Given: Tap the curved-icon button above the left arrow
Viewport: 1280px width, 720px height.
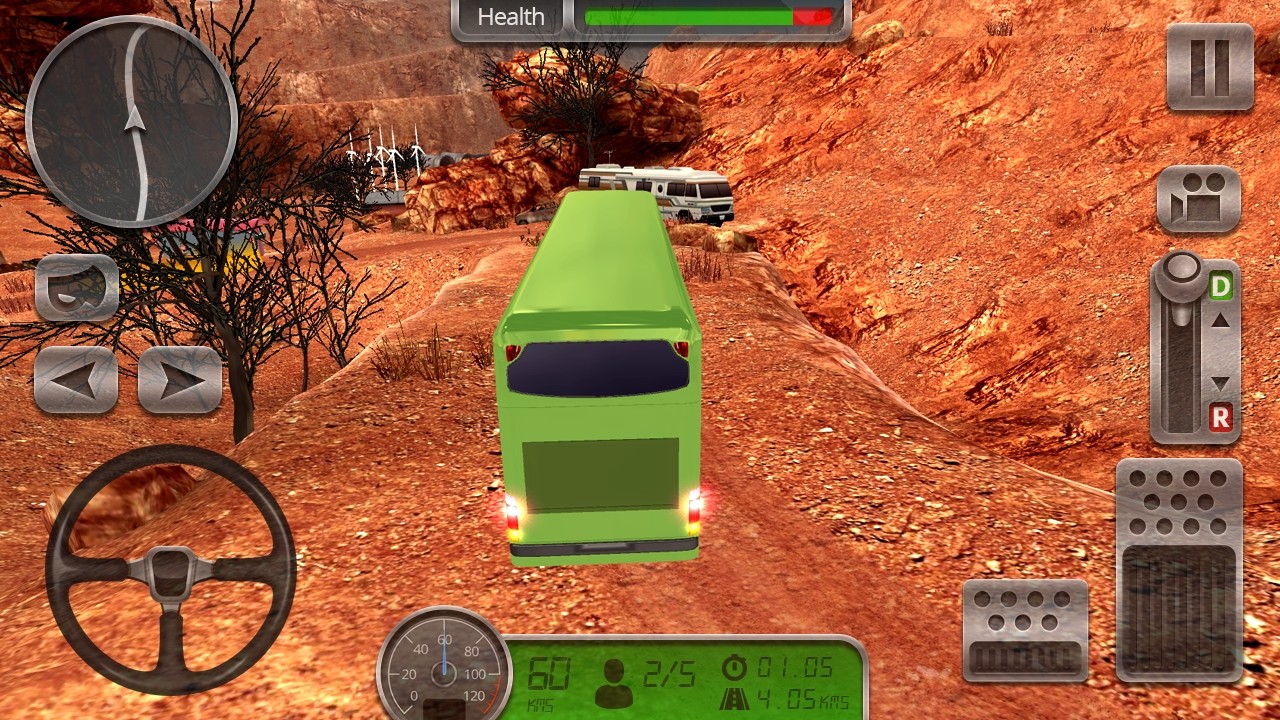Looking at the screenshot, I should (x=77, y=287).
